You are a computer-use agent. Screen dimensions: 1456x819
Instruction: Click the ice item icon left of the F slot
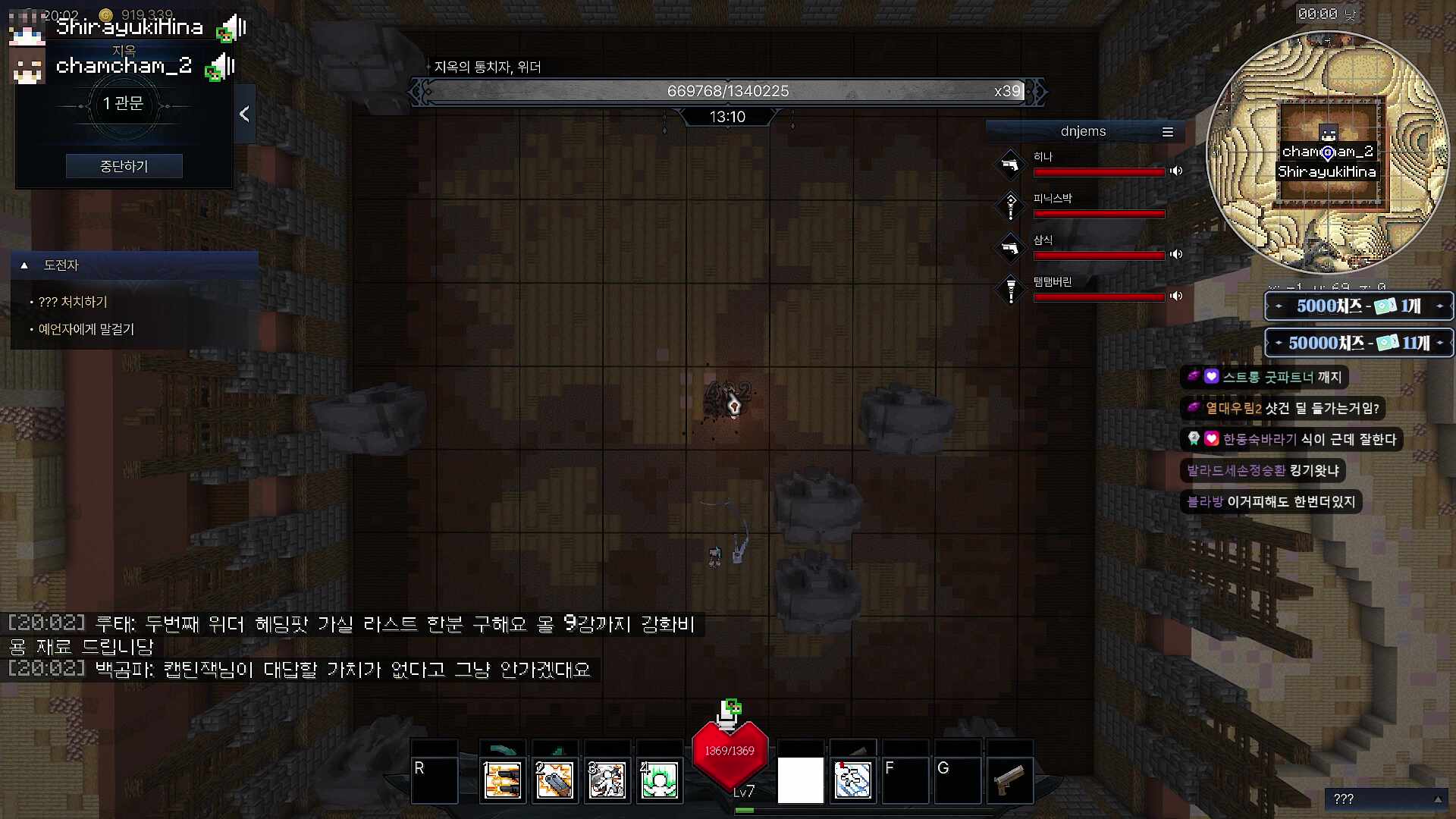(852, 779)
